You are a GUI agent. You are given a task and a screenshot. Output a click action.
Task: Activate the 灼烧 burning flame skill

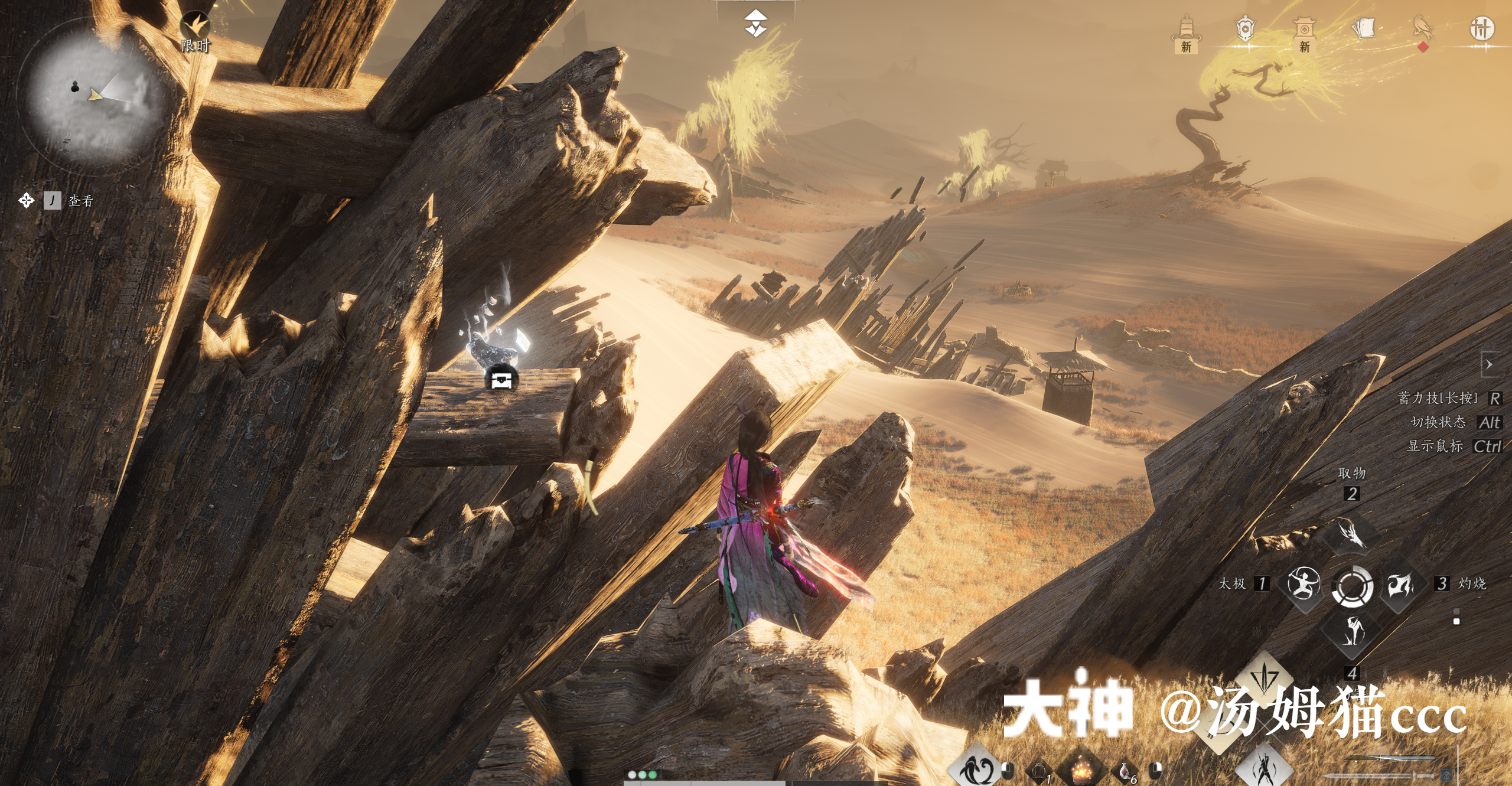1400,585
